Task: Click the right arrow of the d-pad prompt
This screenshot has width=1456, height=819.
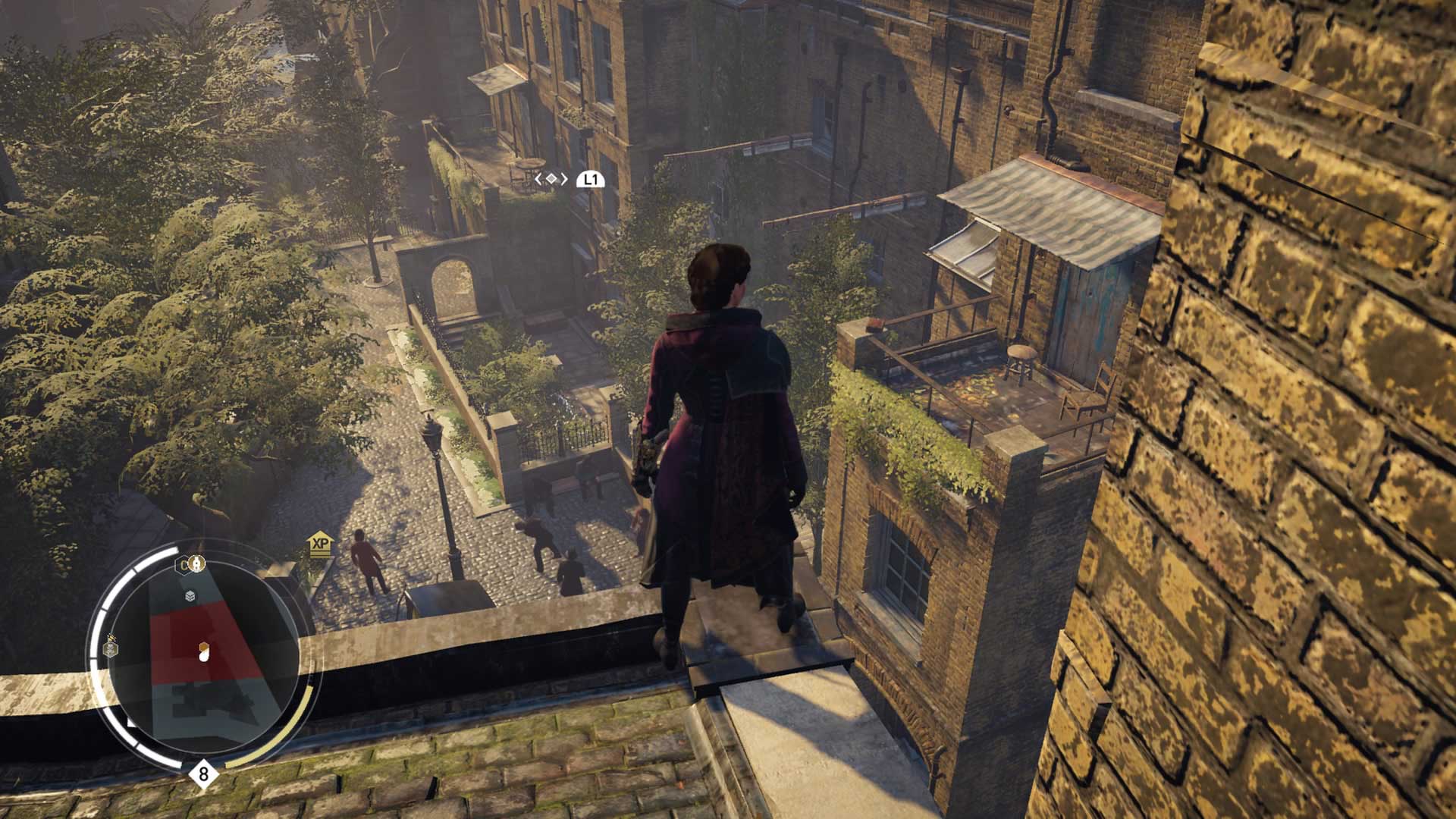Action: [x=564, y=179]
